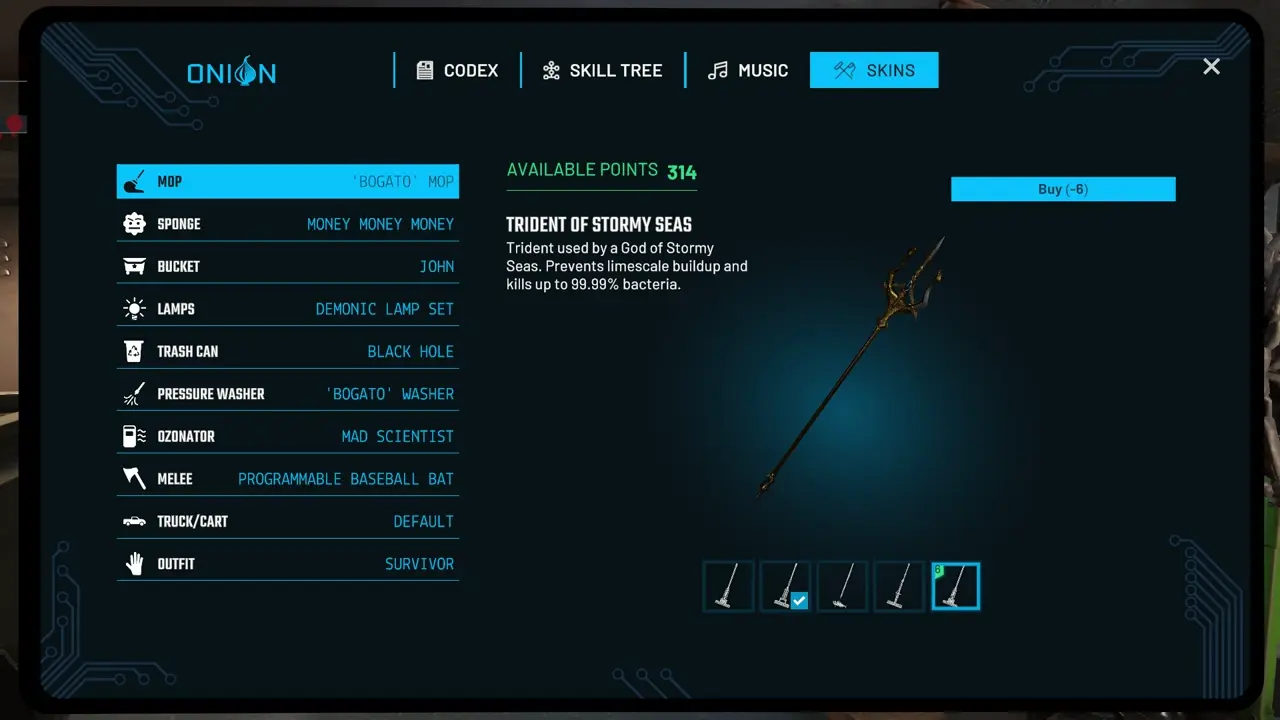
Task: Equip the Trident of Stormy Seas skin thumbnail
Action: click(955, 586)
